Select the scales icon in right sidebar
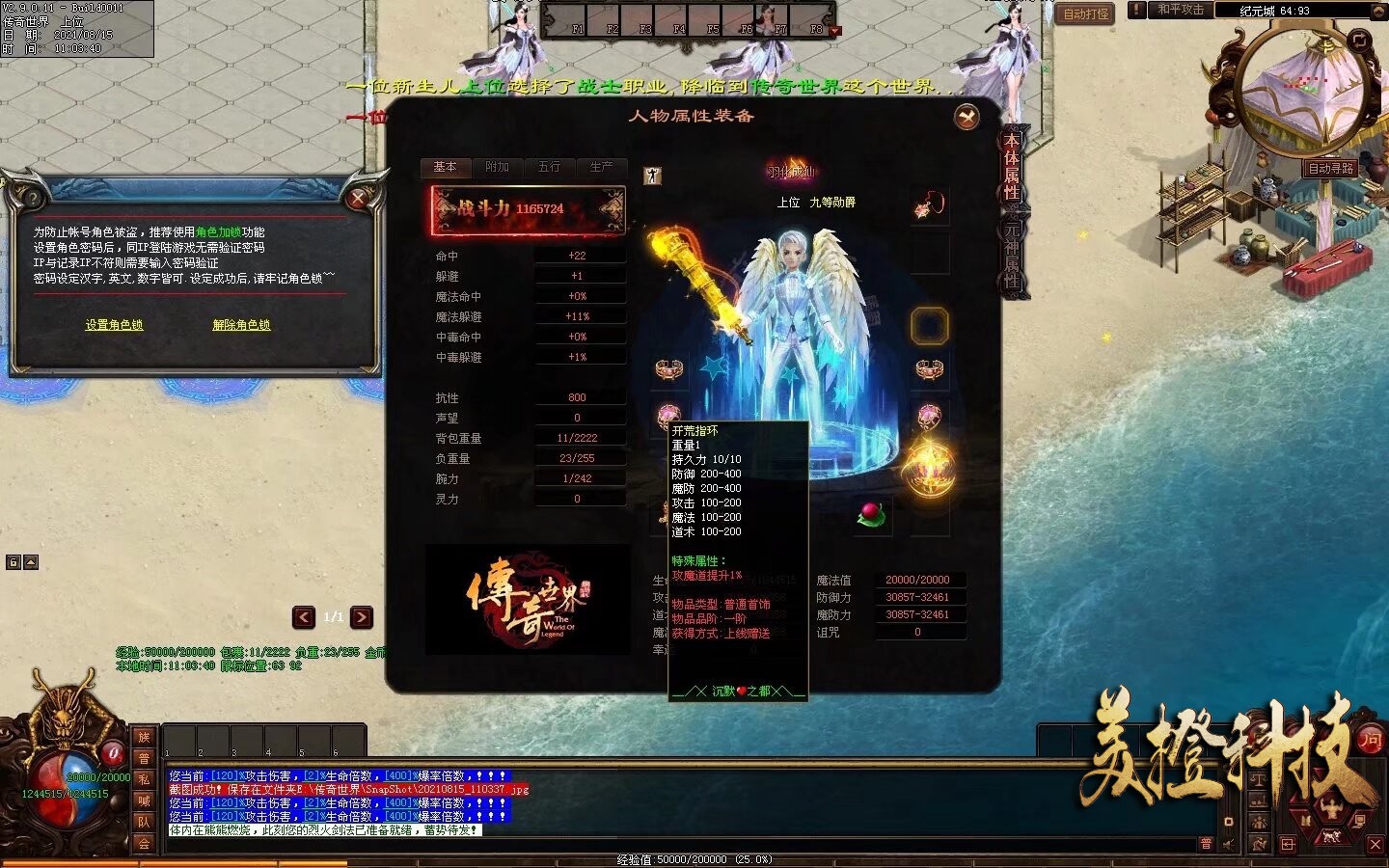This screenshot has height=868, width=1389. point(1259,779)
